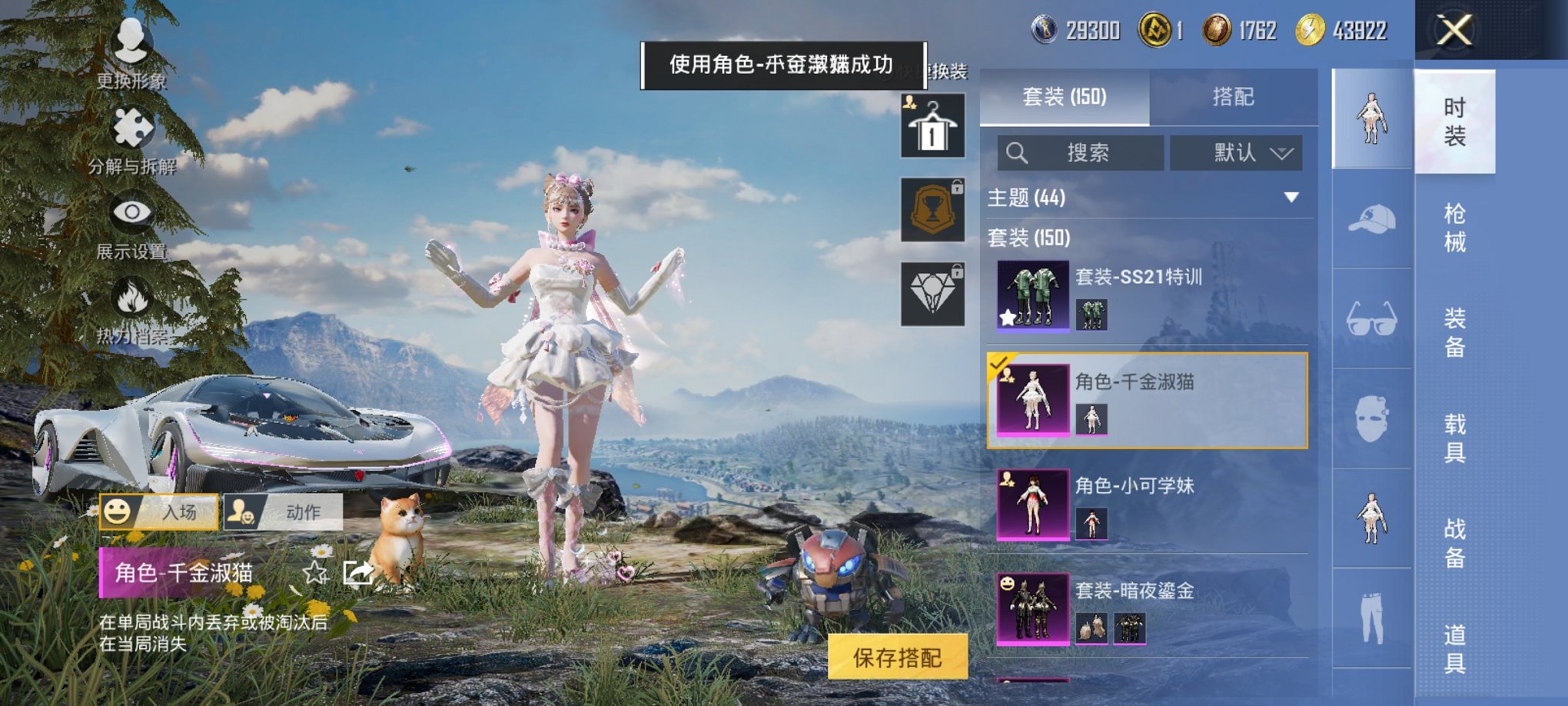1568x706 pixels.
Task: Collapse the 主题 (44) section
Action: tap(1291, 197)
